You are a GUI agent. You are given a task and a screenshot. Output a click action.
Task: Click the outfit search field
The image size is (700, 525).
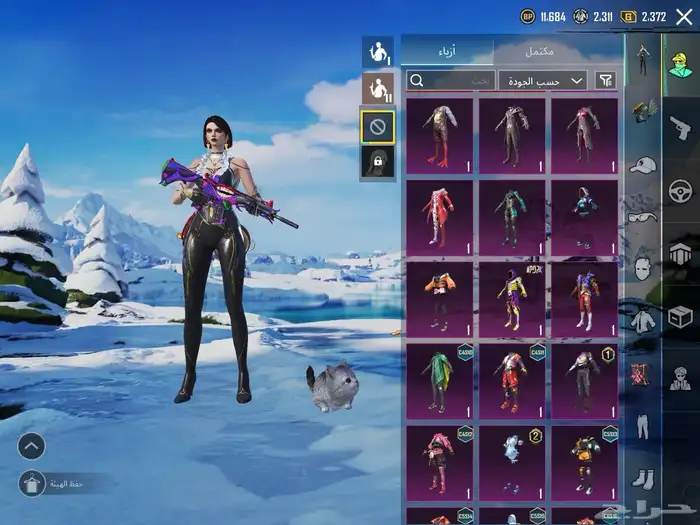point(449,80)
